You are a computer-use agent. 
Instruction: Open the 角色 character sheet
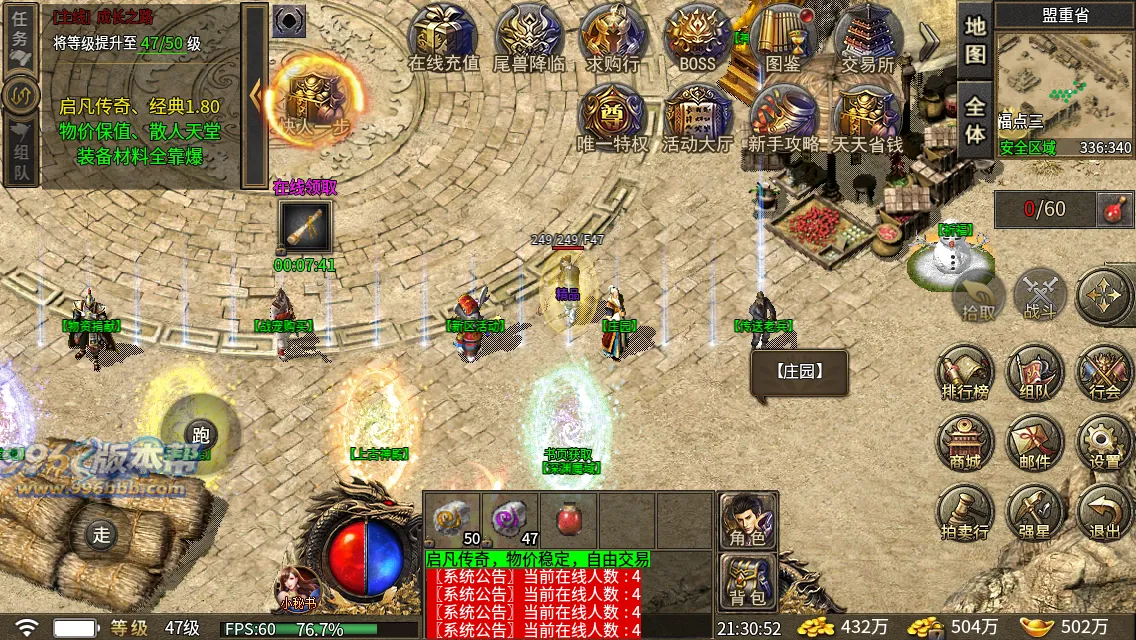point(748,520)
